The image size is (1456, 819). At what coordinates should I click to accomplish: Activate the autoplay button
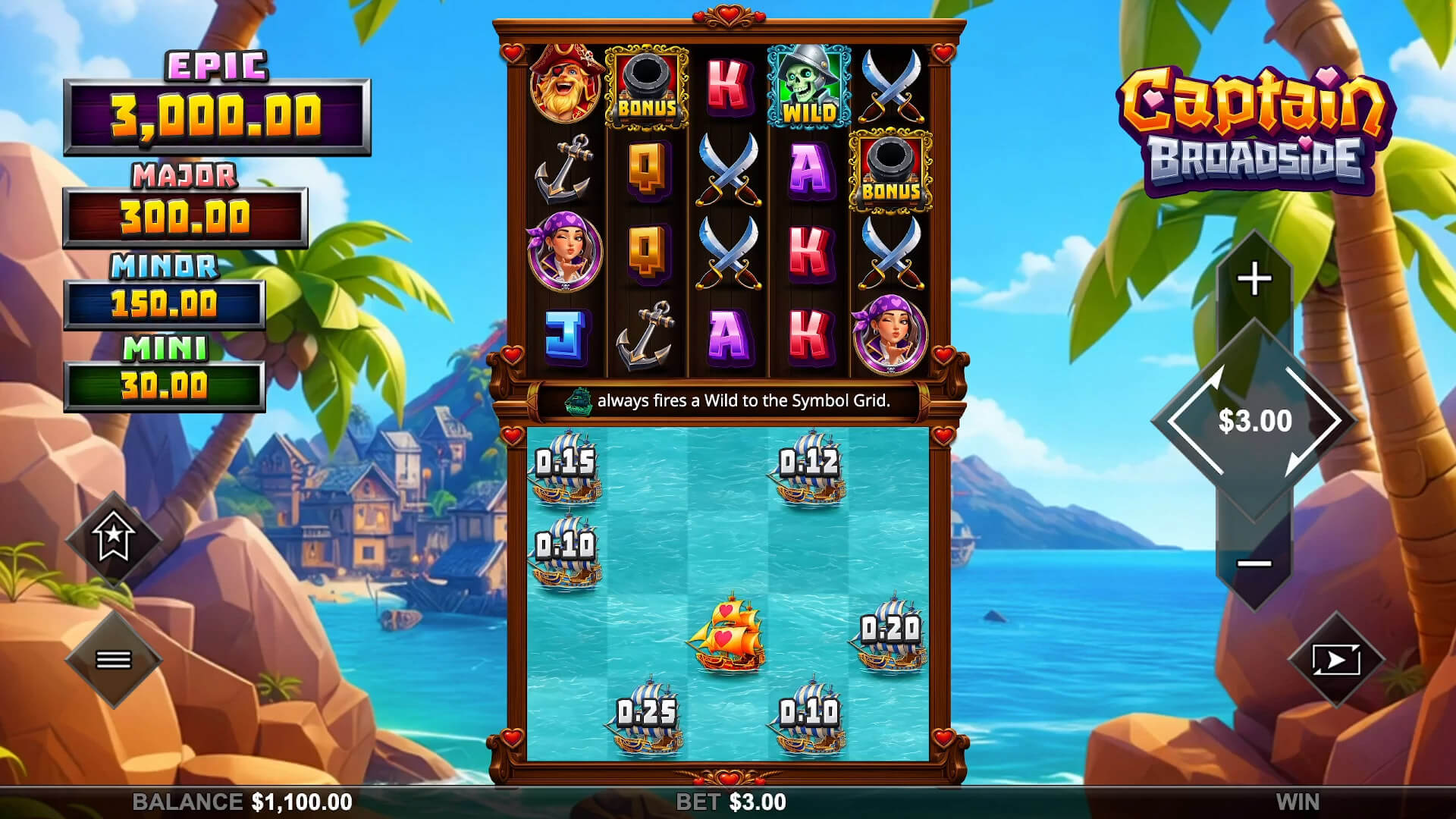[x=1335, y=660]
